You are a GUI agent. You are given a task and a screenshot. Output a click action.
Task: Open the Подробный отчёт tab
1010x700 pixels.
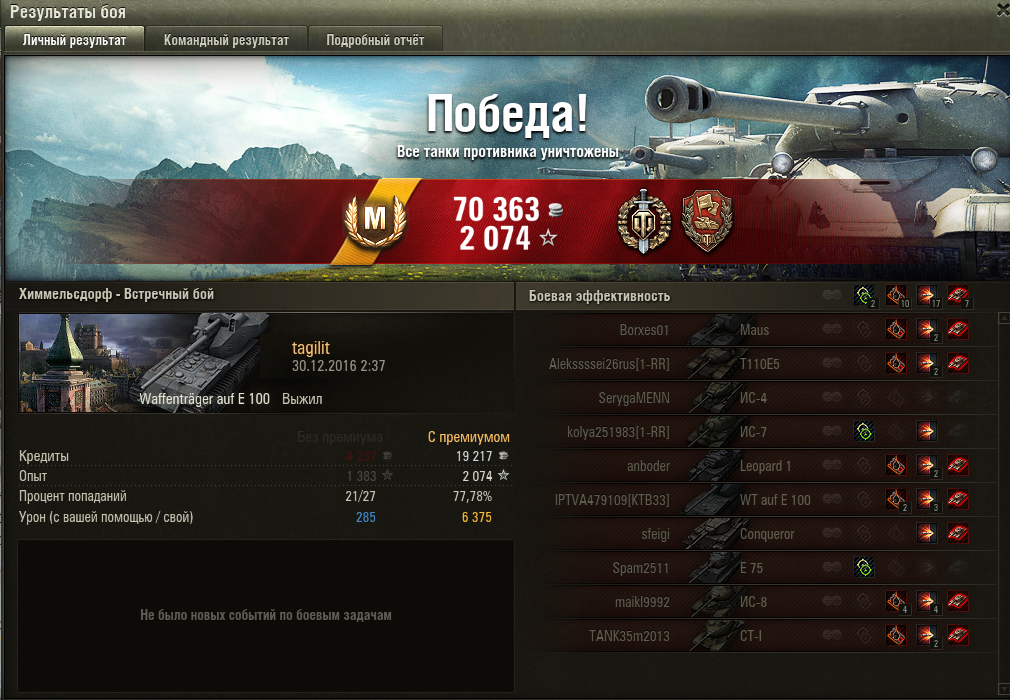(x=374, y=40)
